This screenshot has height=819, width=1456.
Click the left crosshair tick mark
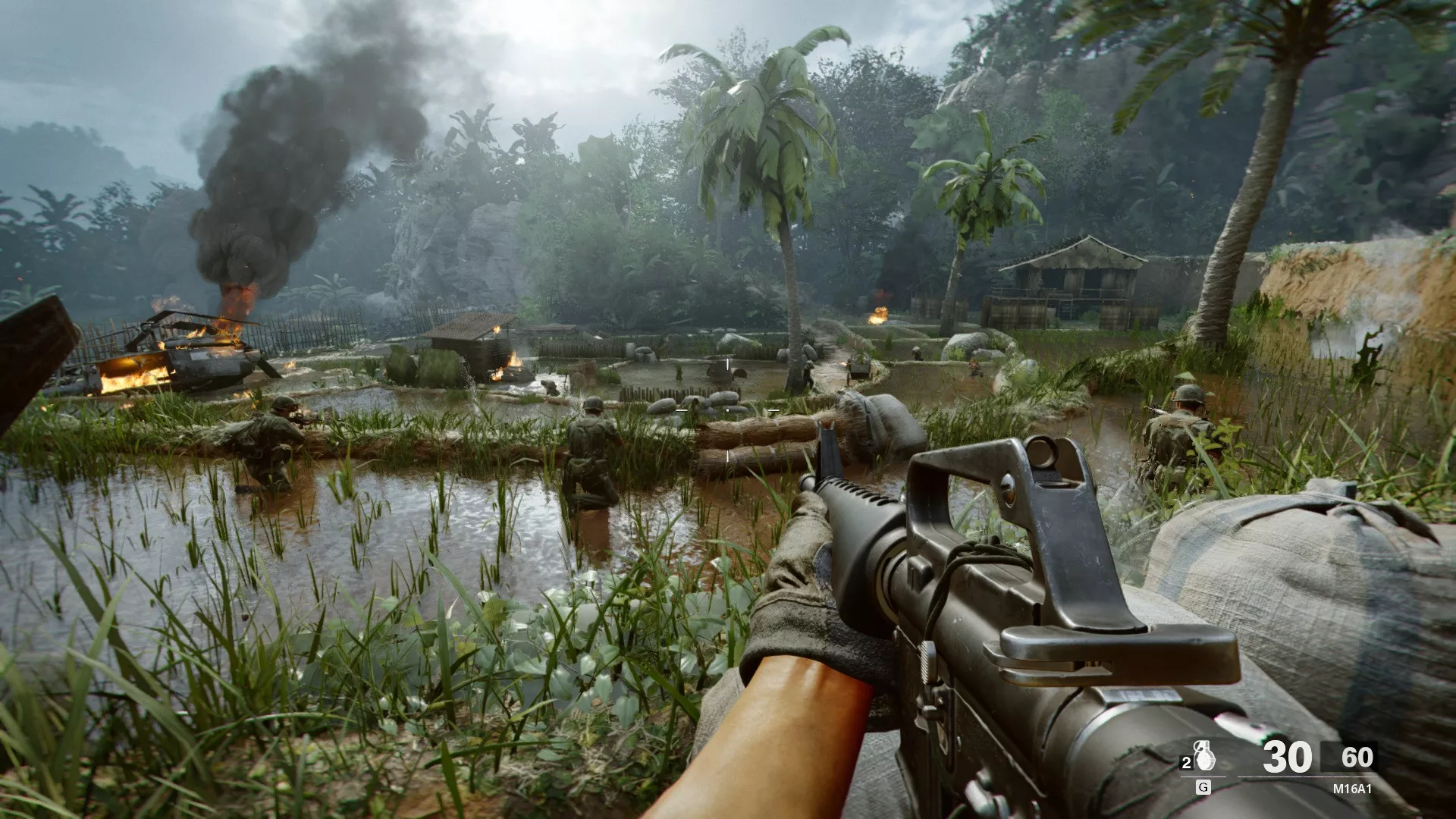682,410
